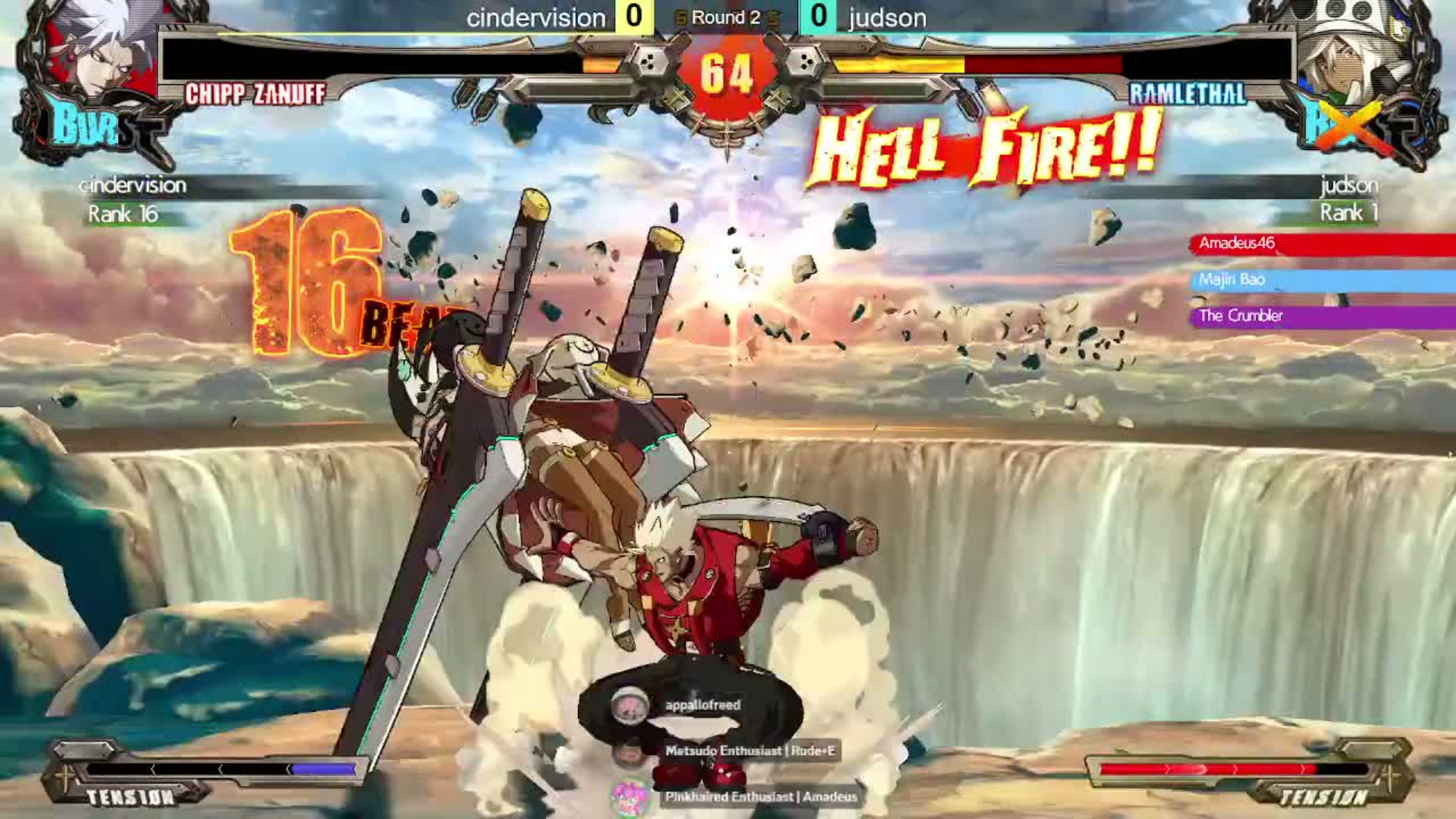Select the Pinkhaired Enthusiast chat entry
1456x819 pixels.
pos(759,797)
